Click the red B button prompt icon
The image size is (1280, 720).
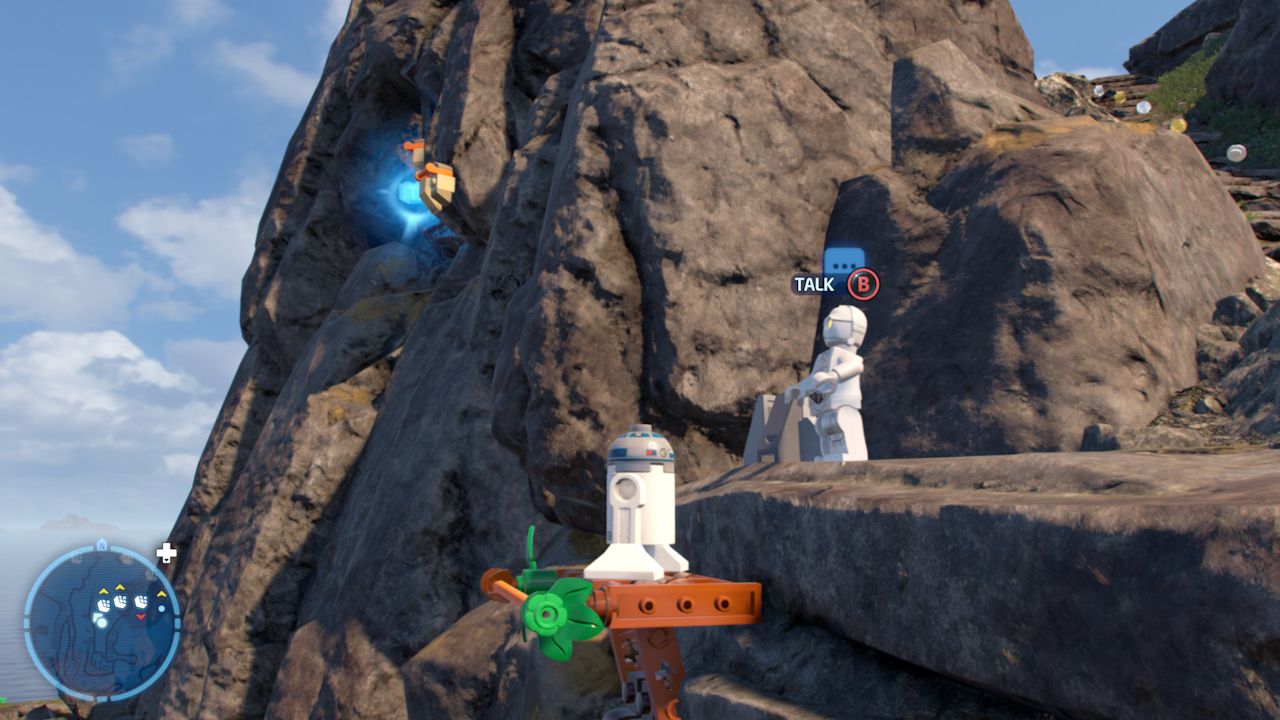[862, 285]
